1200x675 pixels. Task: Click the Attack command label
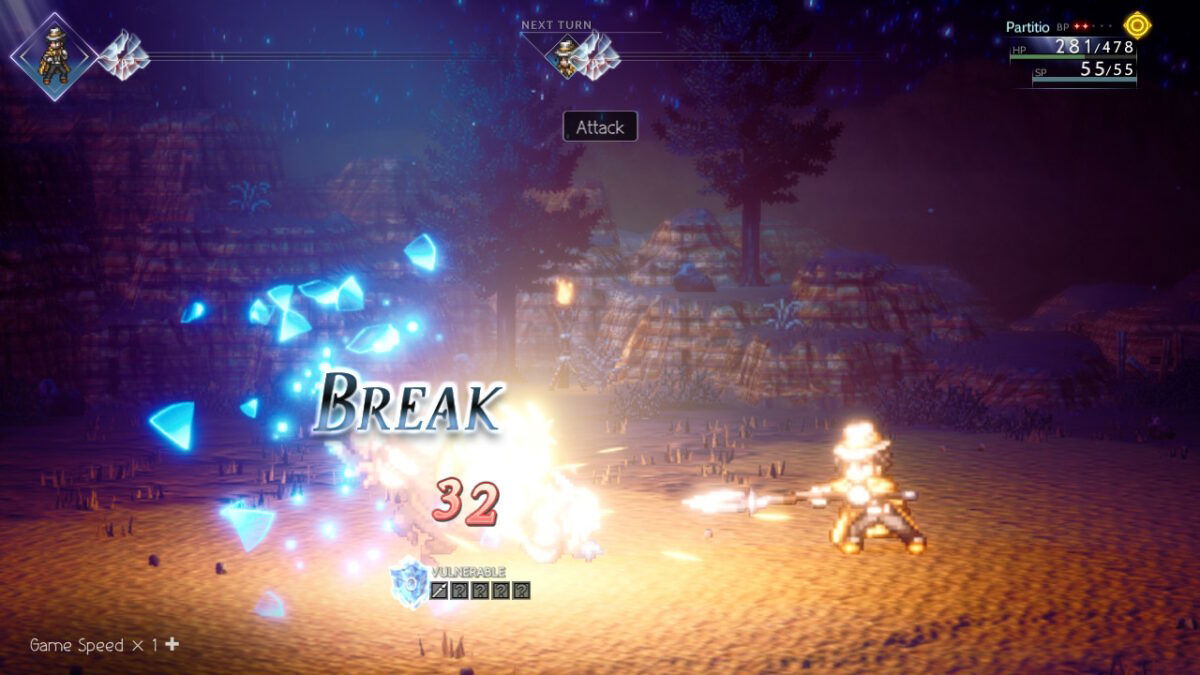[600, 127]
